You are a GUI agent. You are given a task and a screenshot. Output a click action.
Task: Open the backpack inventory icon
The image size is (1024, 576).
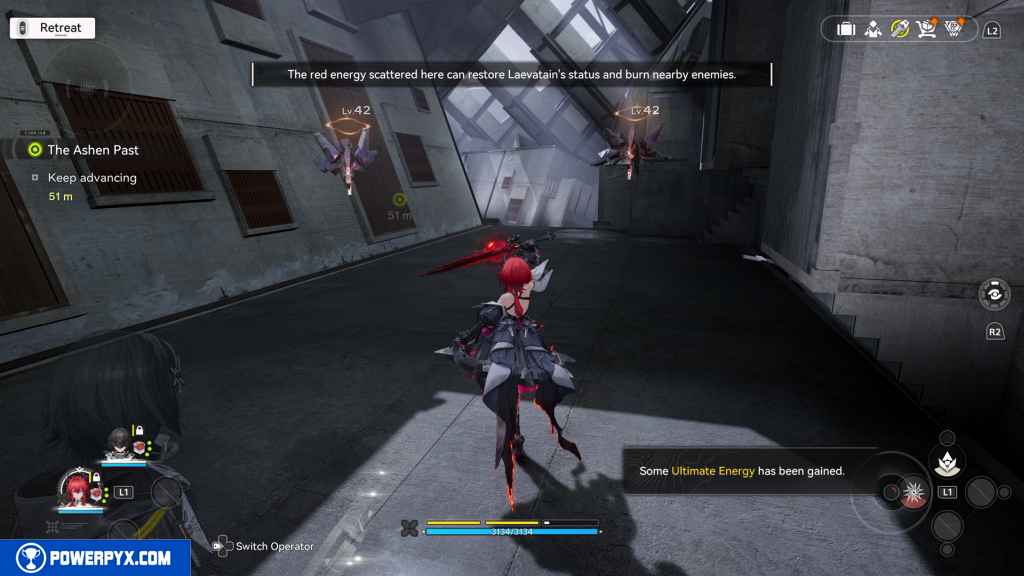point(846,29)
